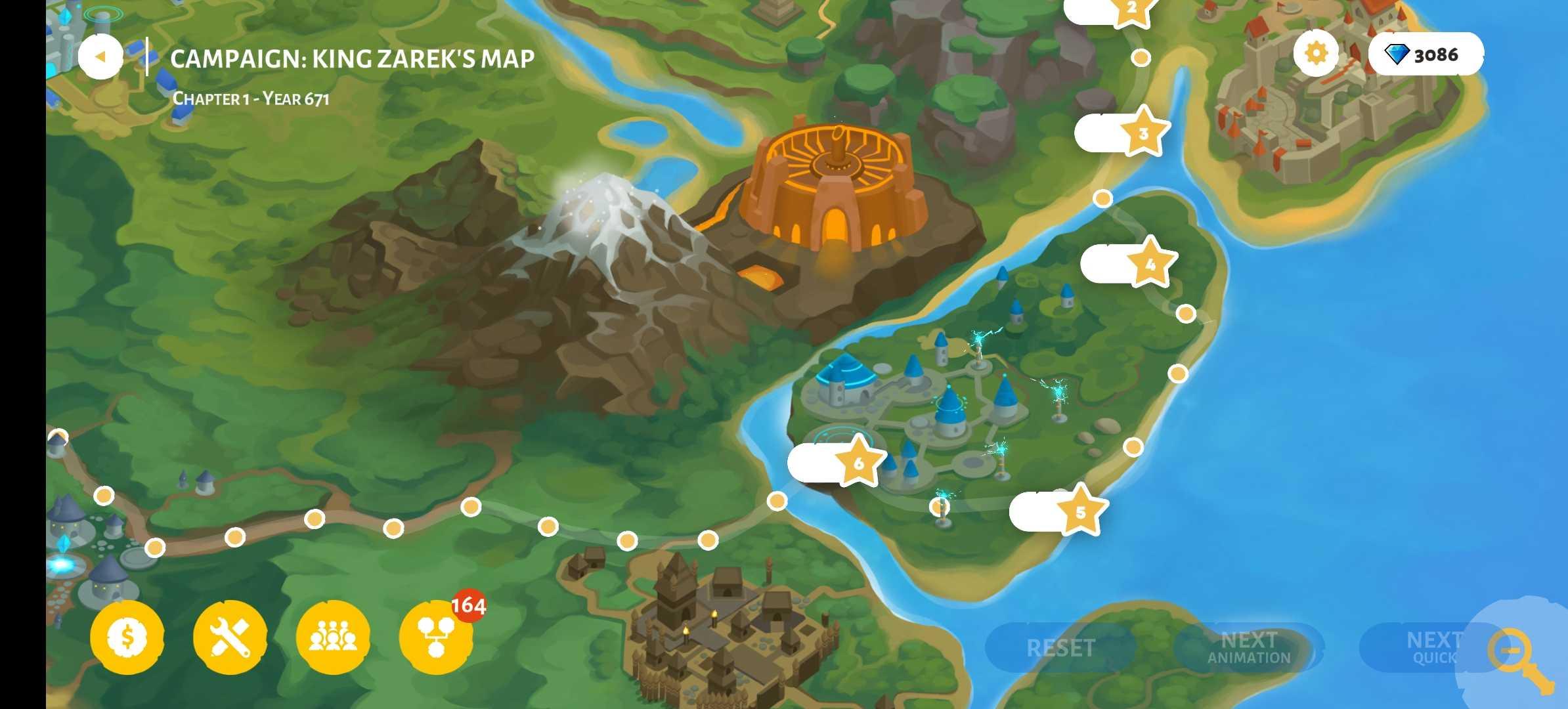
Task: Select level 4 star on map
Action: pyautogui.click(x=1150, y=265)
